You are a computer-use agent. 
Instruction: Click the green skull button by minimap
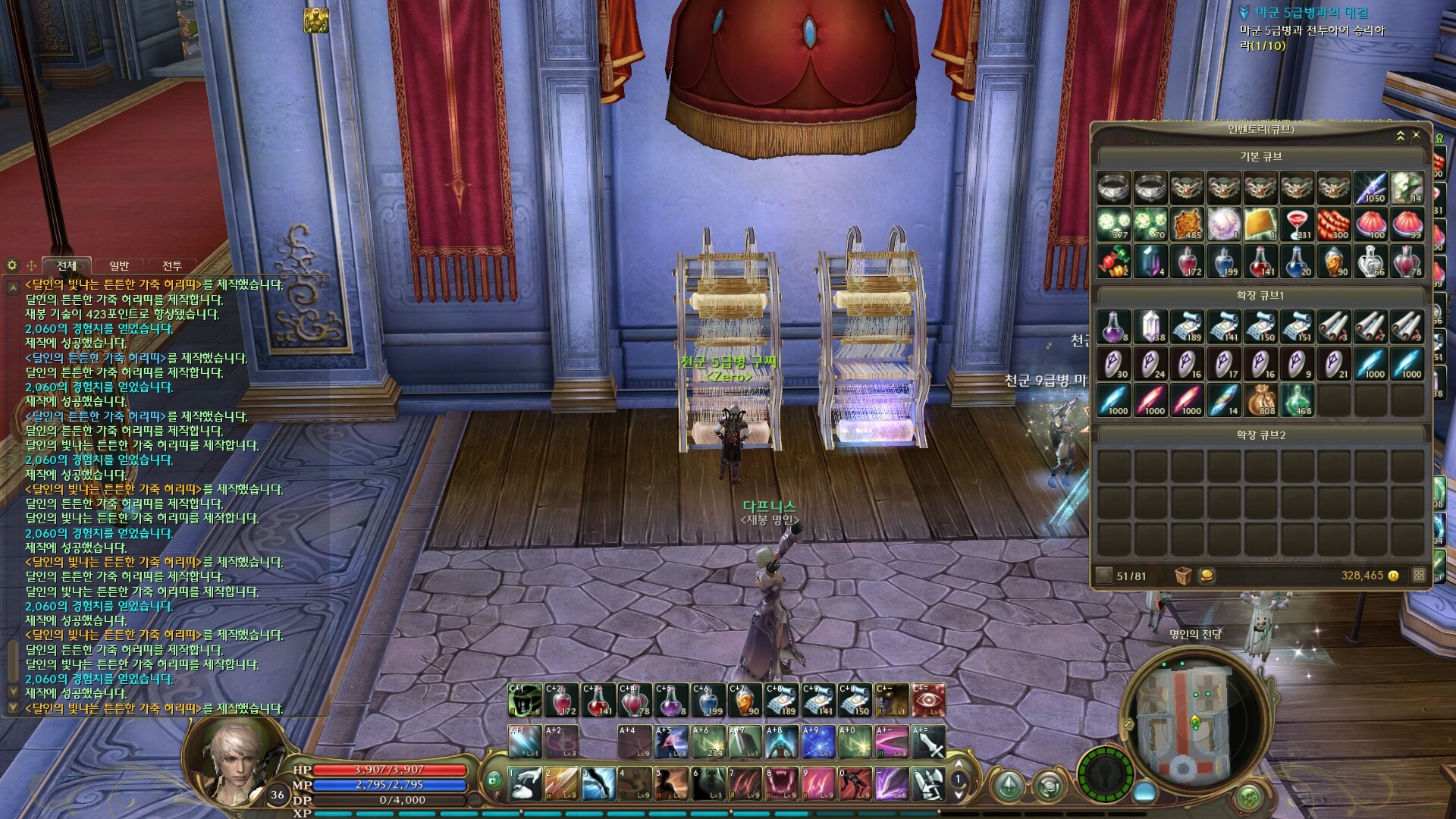tap(1247, 798)
